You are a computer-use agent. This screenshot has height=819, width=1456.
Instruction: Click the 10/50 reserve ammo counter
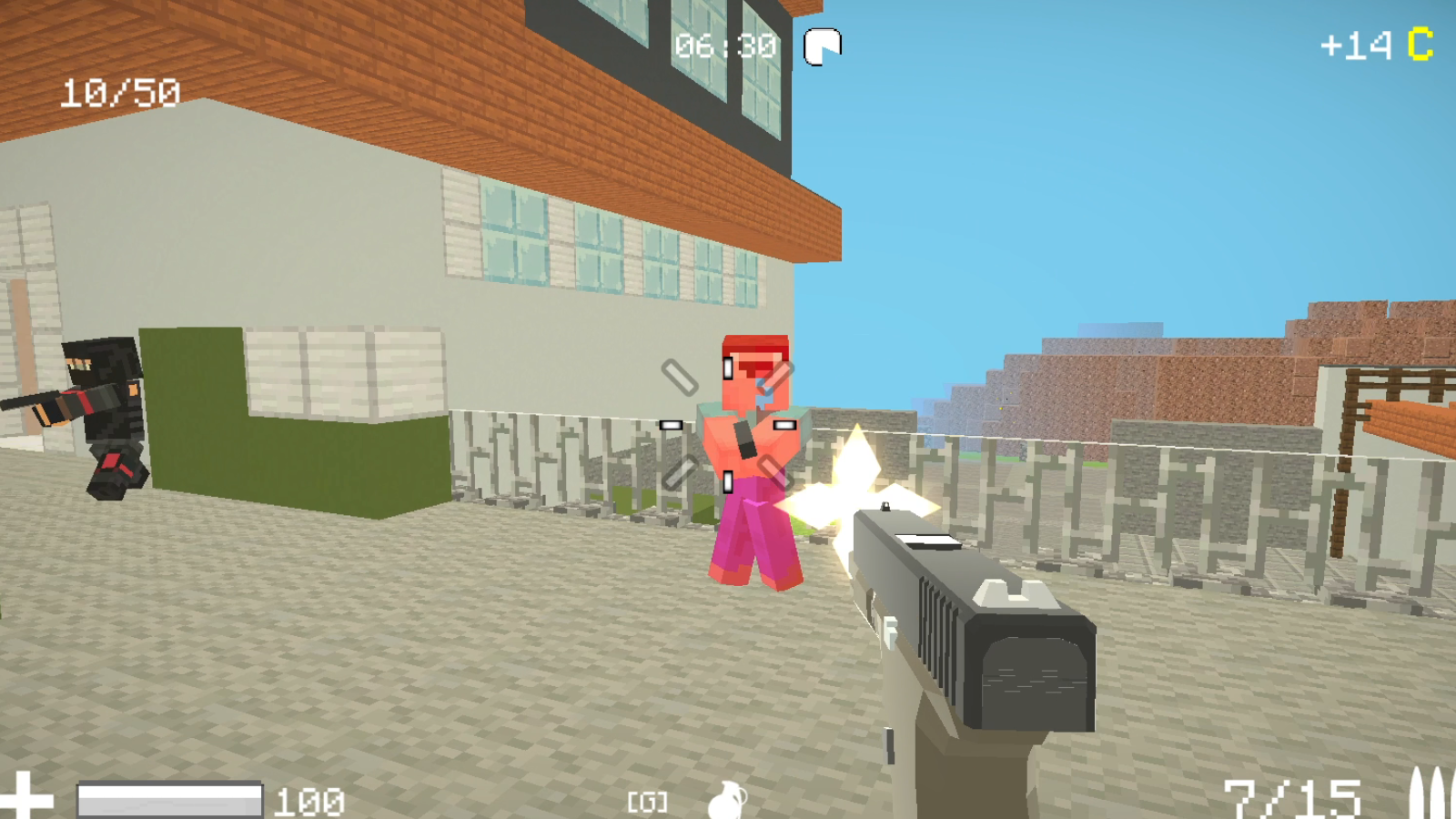[x=118, y=90]
